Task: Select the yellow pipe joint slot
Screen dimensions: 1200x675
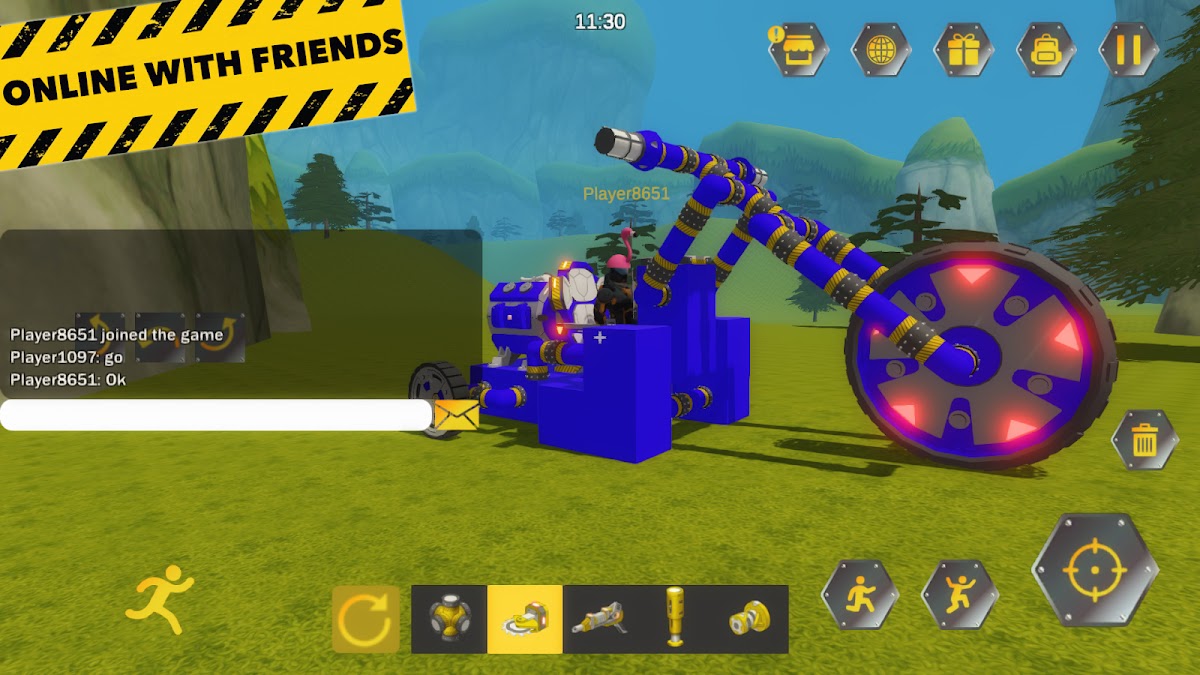Action: tap(750, 619)
